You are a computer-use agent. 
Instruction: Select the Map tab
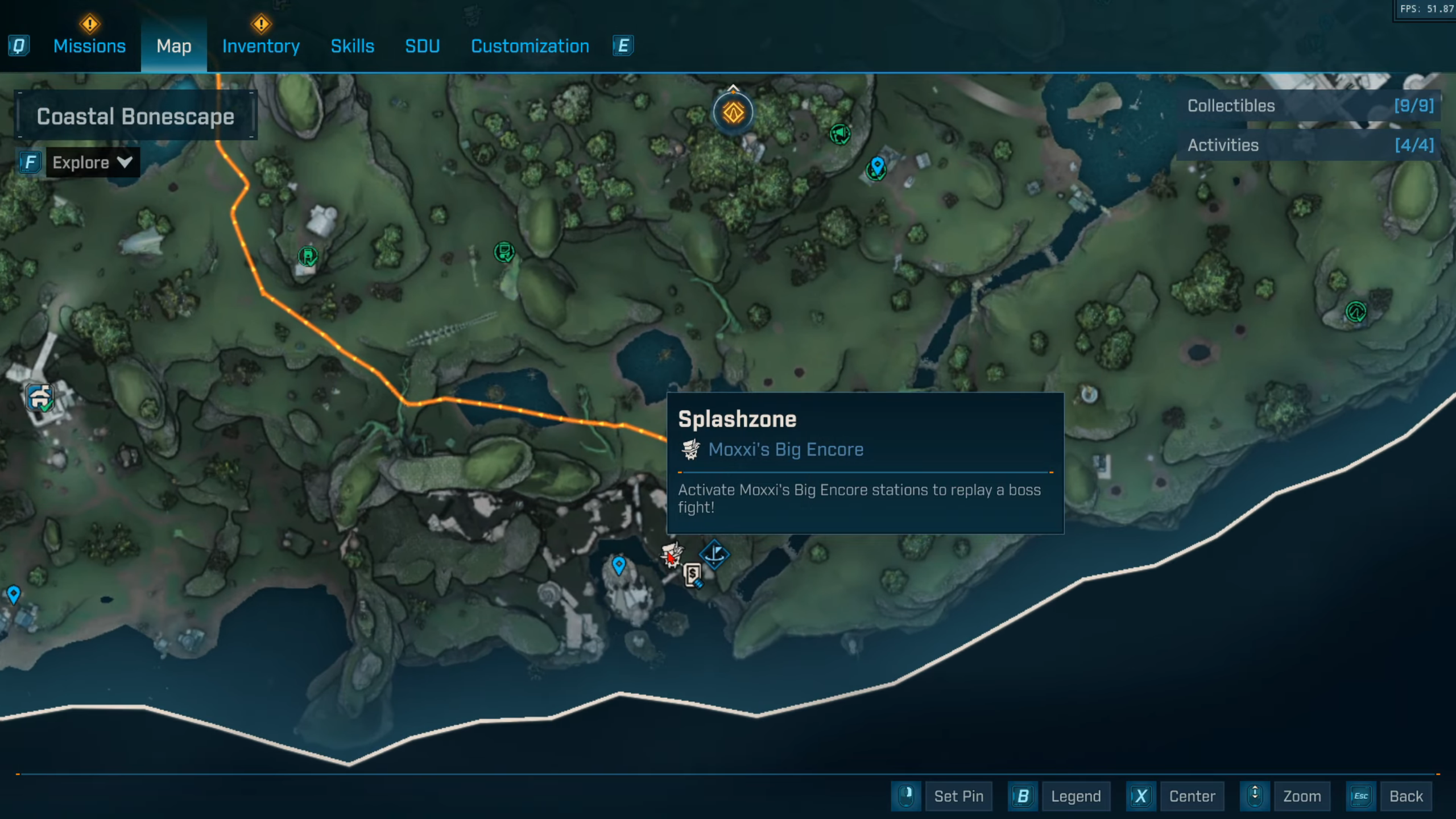pyautogui.click(x=173, y=46)
